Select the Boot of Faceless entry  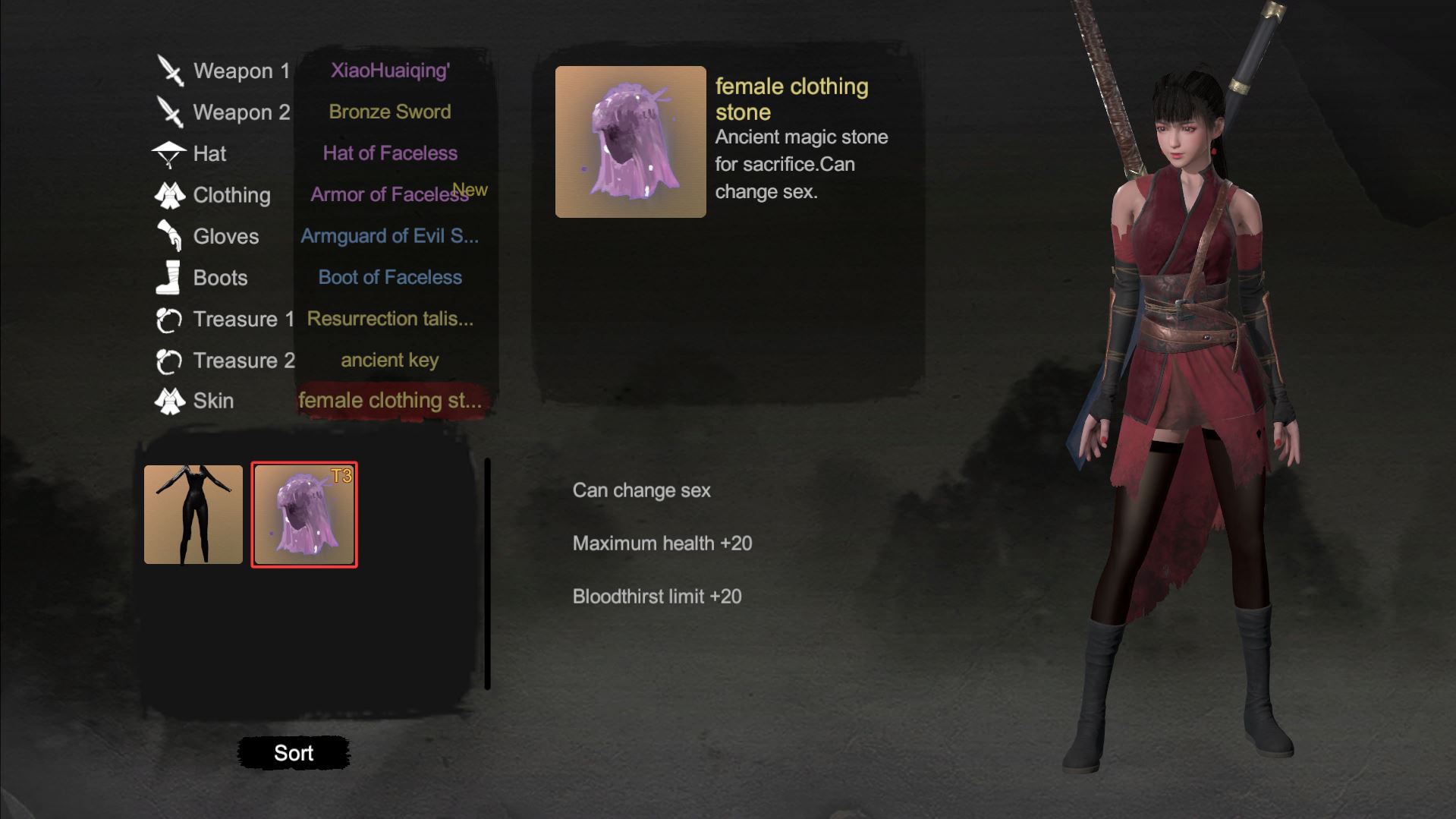(390, 277)
